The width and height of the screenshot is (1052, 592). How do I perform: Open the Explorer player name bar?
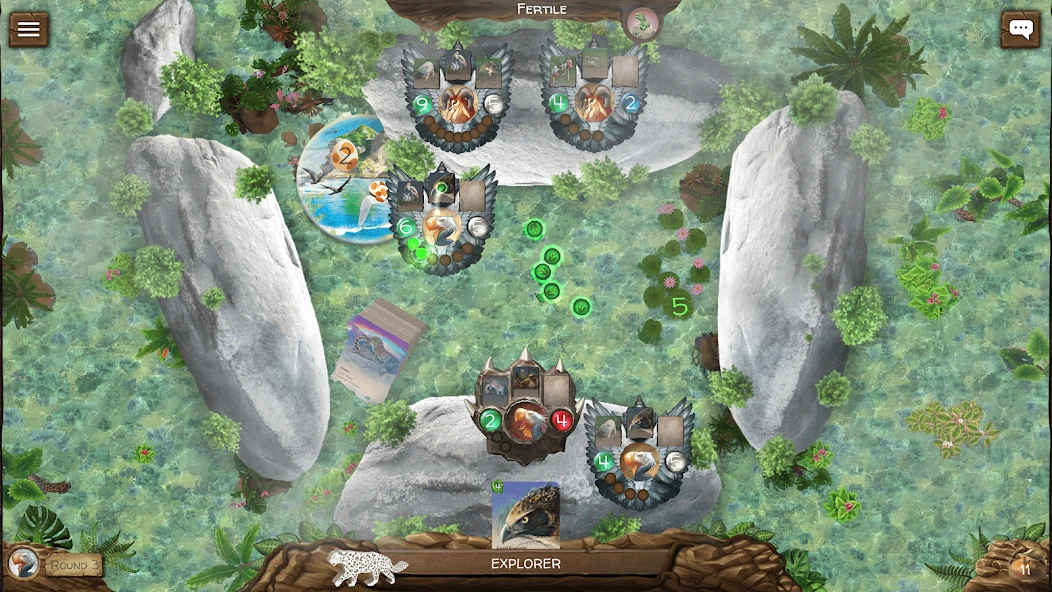[x=526, y=564]
